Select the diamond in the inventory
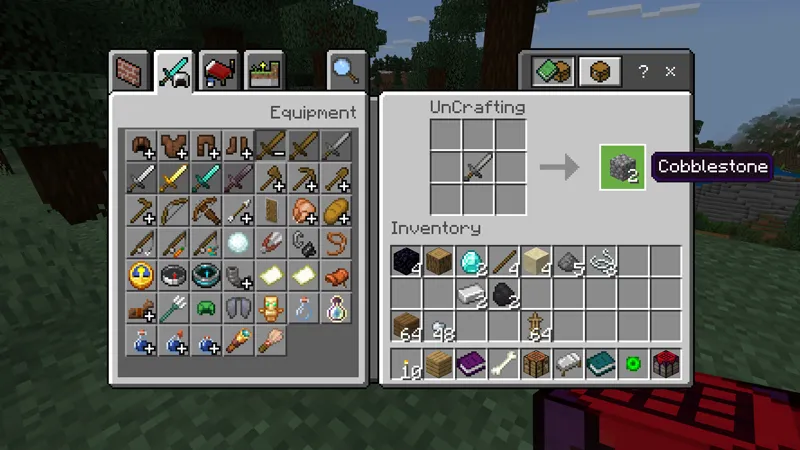Viewport: 800px width, 450px height. [x=470, y=262]
